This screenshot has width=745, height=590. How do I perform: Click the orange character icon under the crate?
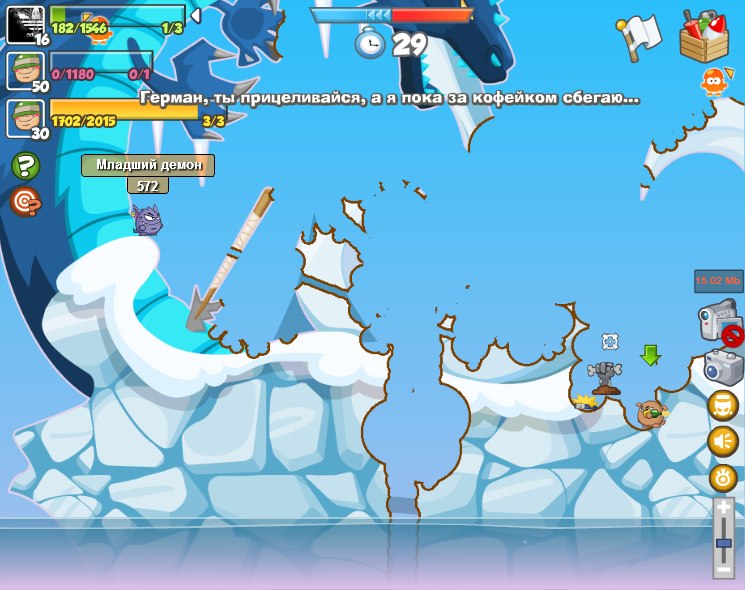click(712, 81)
